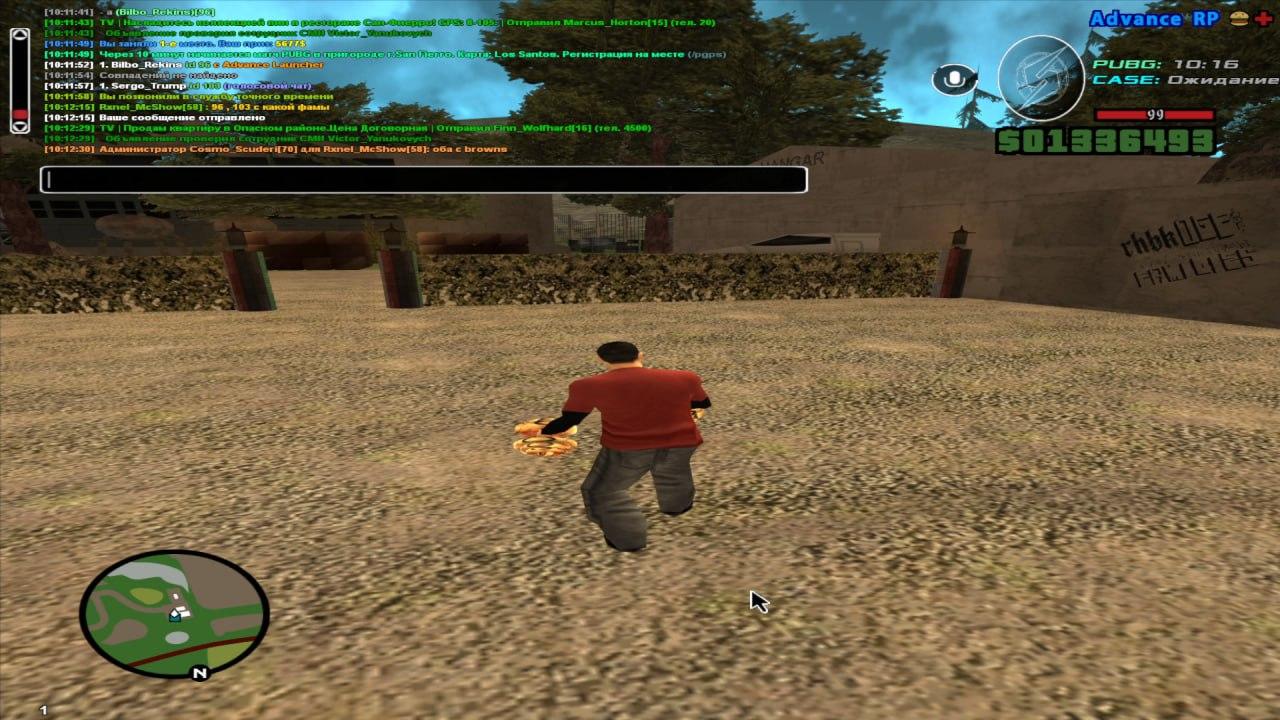Click the green player marker on the minimap
Image resolution: width=1280 pixels, height=720 pixels.
click(175, 618)
